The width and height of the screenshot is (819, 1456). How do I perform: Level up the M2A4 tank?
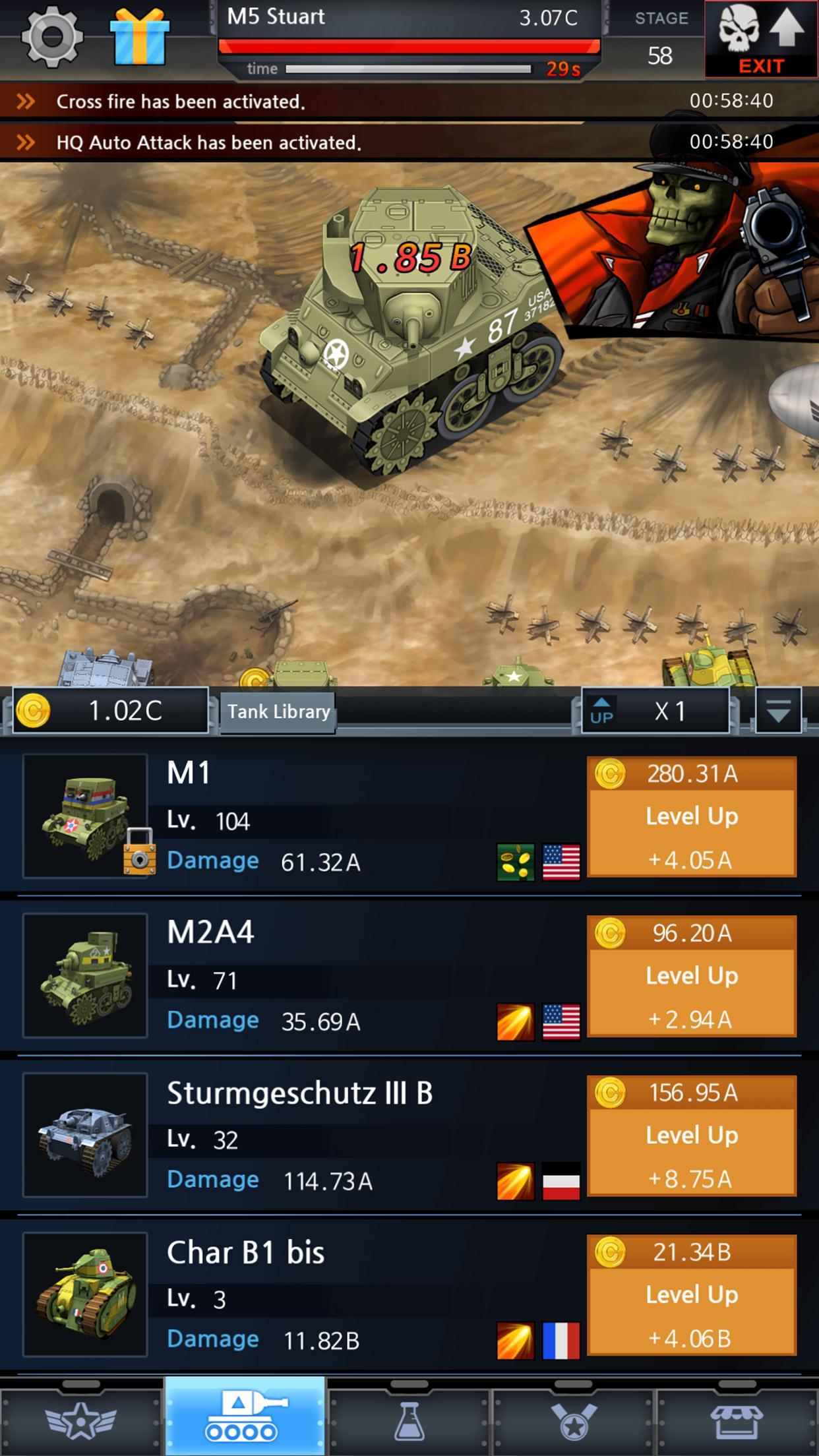(x=692, y=977)
